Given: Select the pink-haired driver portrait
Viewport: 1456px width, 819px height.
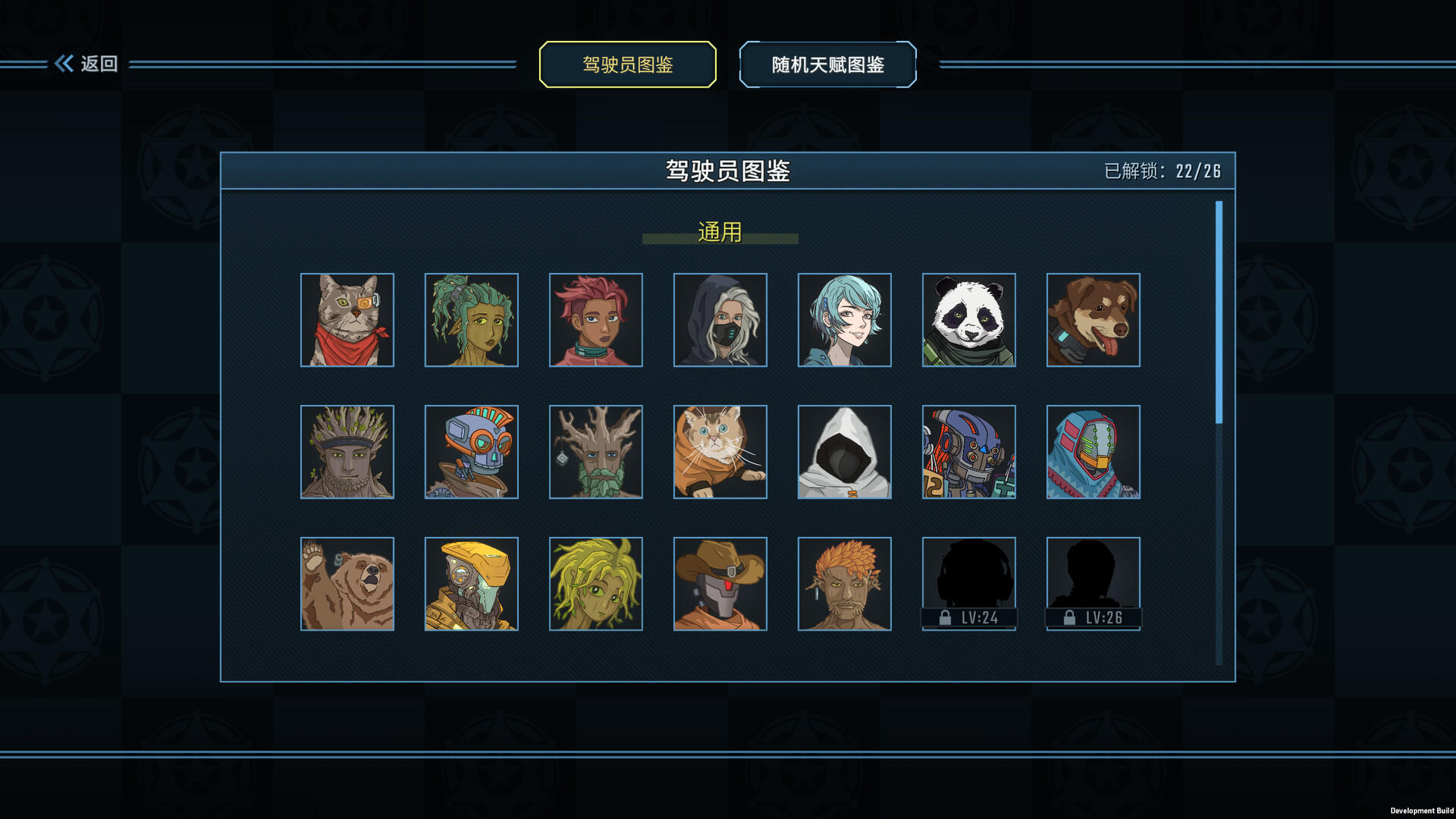Looking at the screenshot, I should [x=595, y=319].
